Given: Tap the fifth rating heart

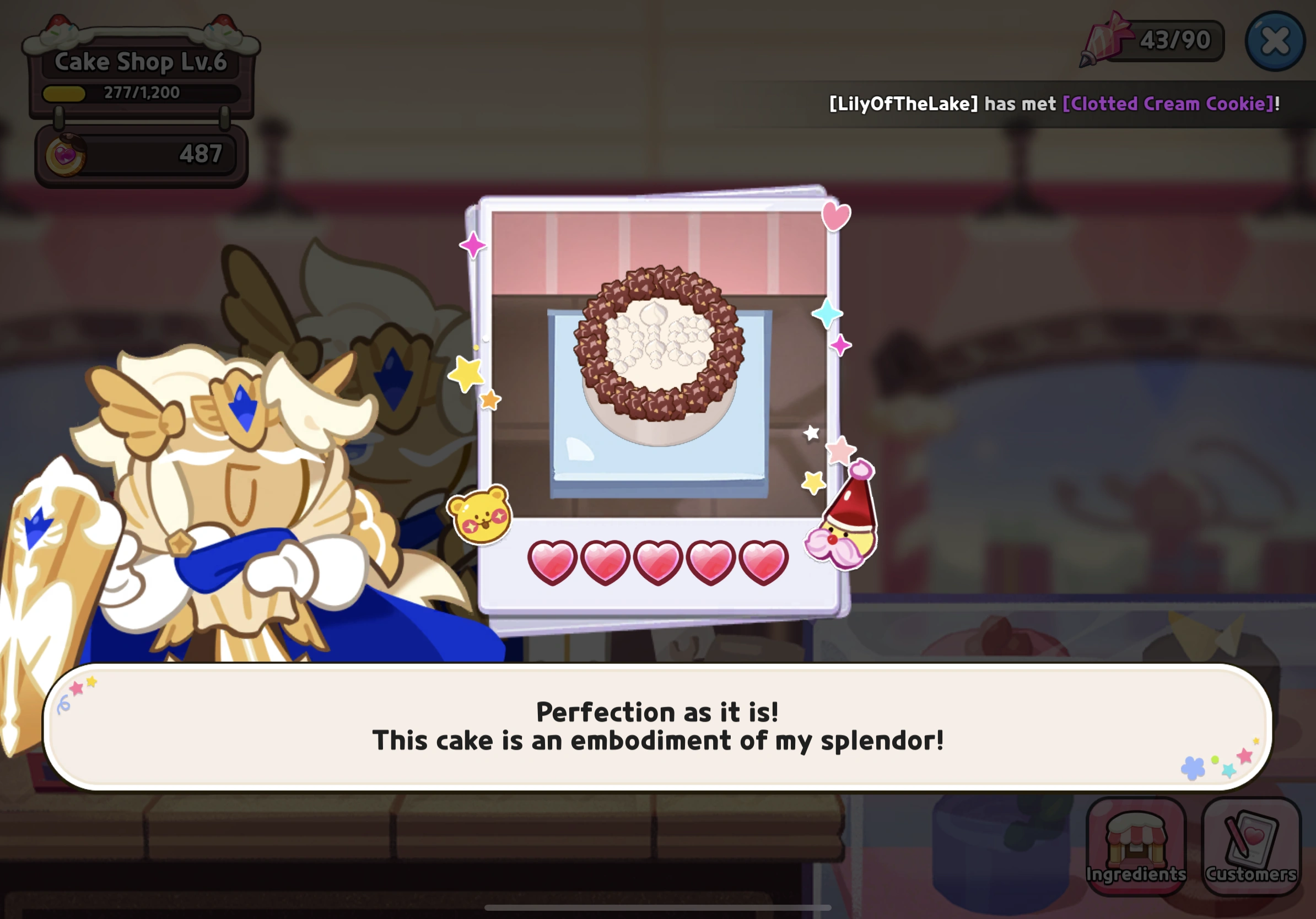Looking at the screenshot, I should [767, 564].
